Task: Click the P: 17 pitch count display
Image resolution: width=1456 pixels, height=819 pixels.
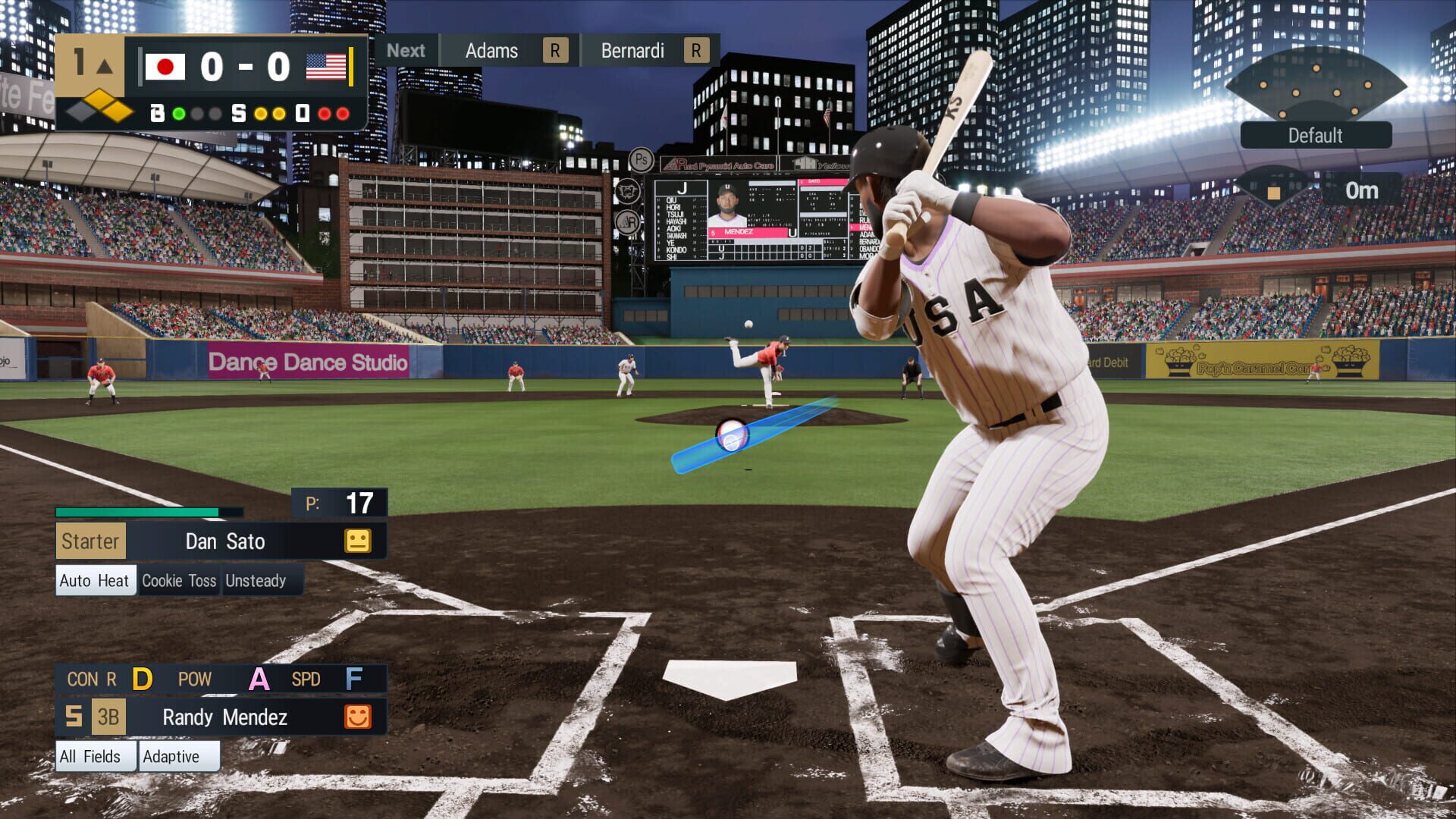Action: click(340, 500)
